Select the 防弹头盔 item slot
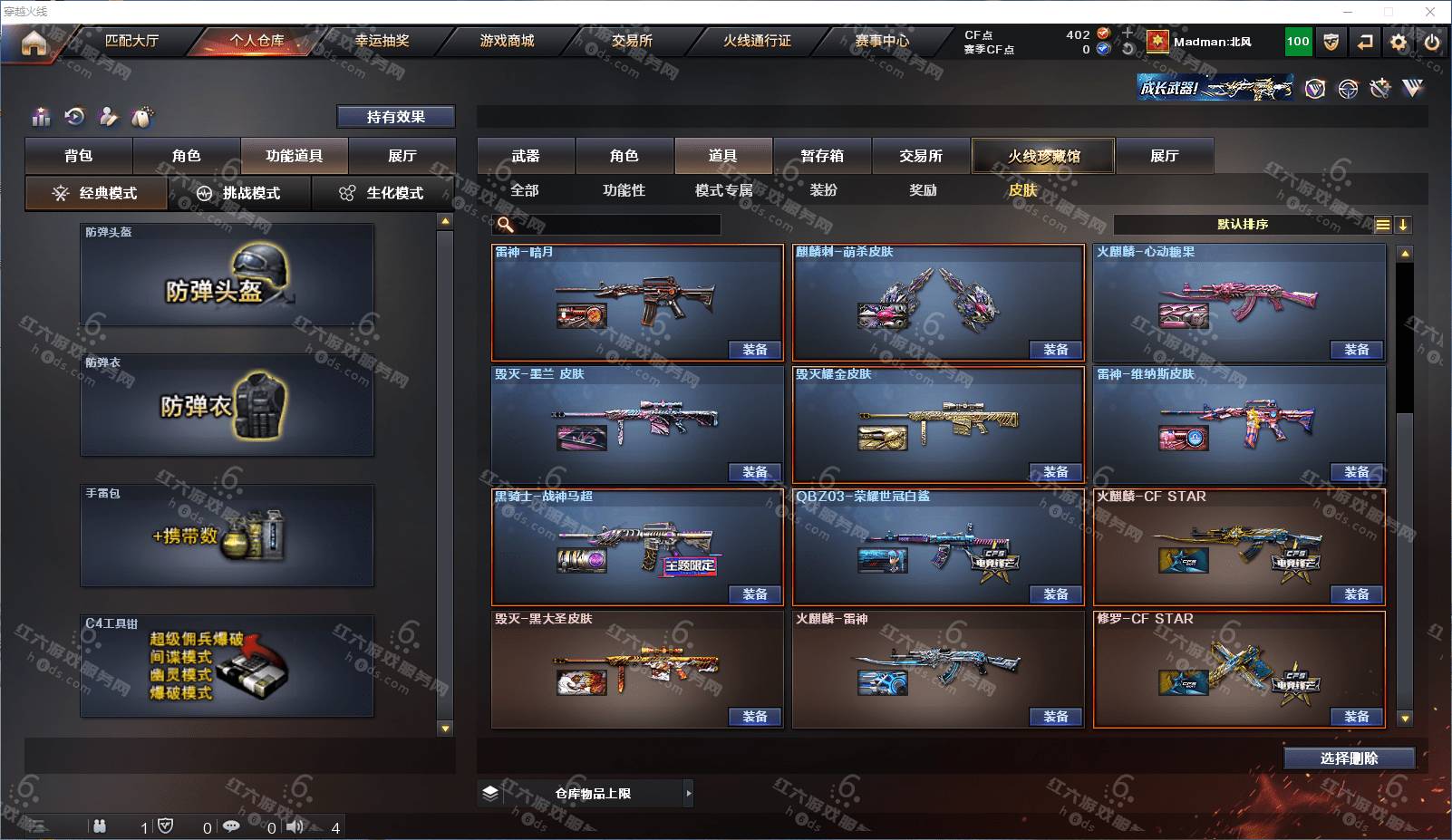Viewport: 1452px width, 840px height. pos(227,275)
